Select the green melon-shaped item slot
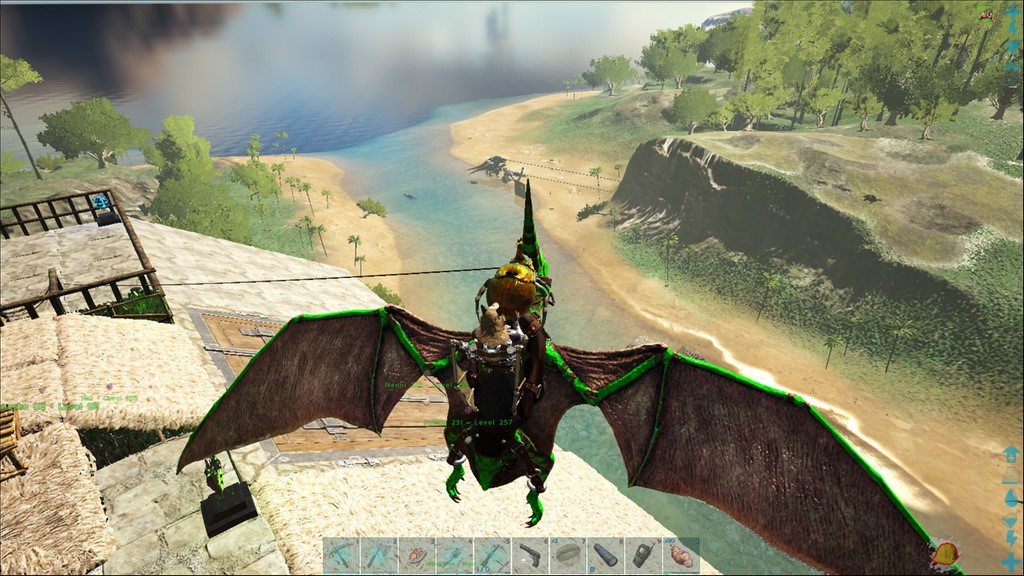 click(x=568, y=555)
